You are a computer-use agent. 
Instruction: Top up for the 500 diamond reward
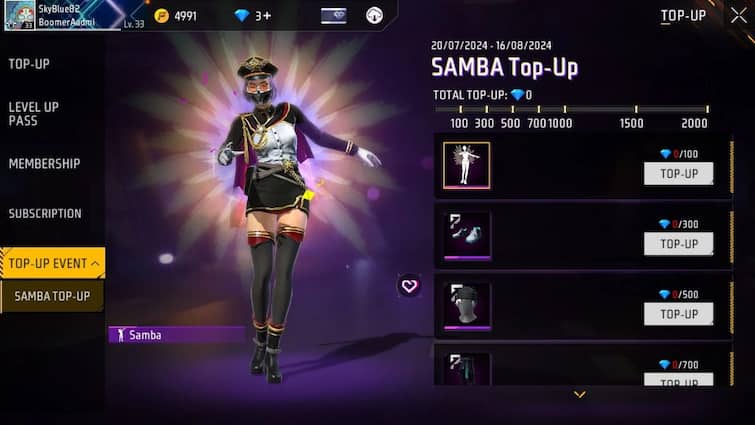coord(678,314)
